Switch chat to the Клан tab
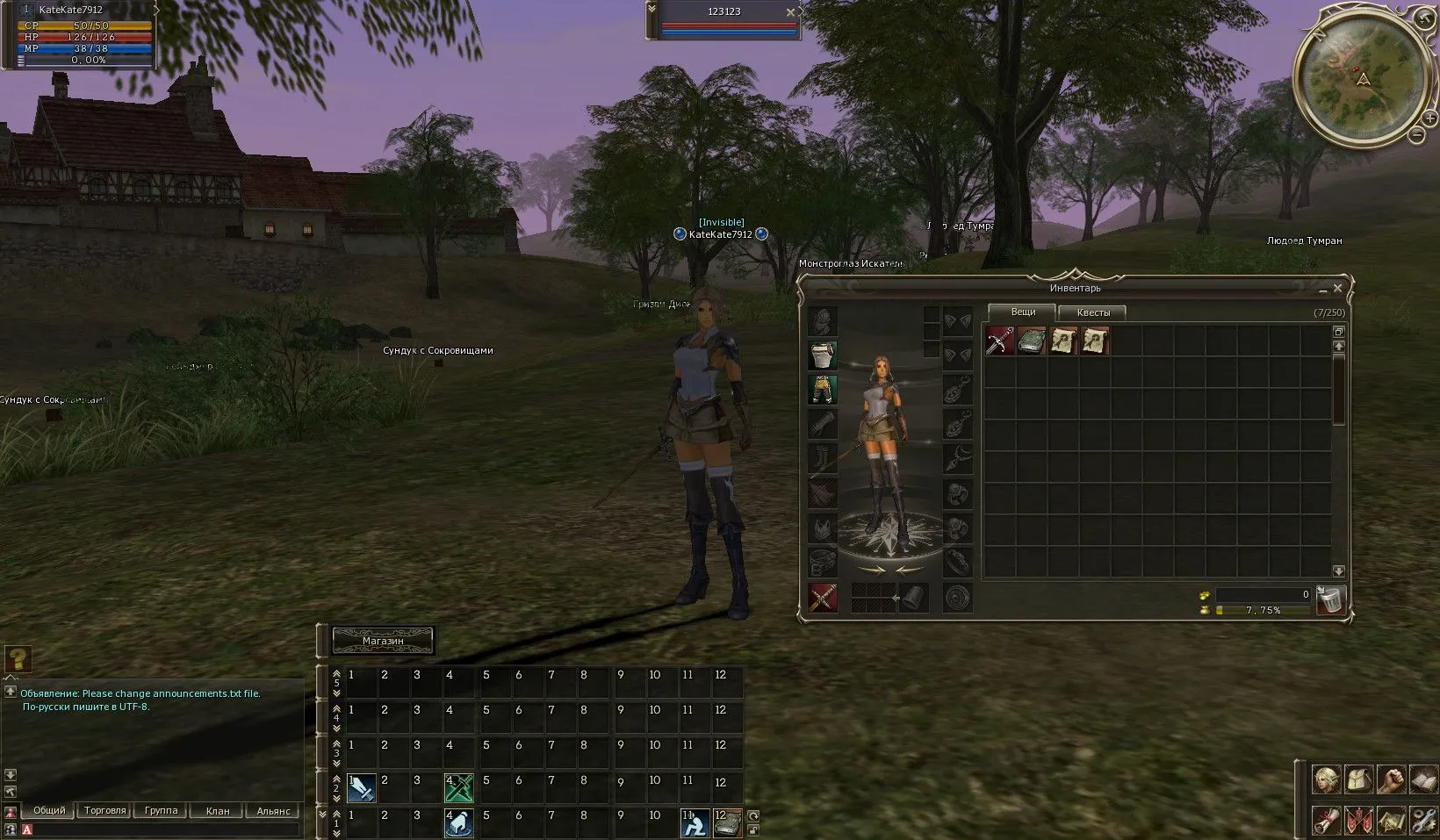 [217, 811]
